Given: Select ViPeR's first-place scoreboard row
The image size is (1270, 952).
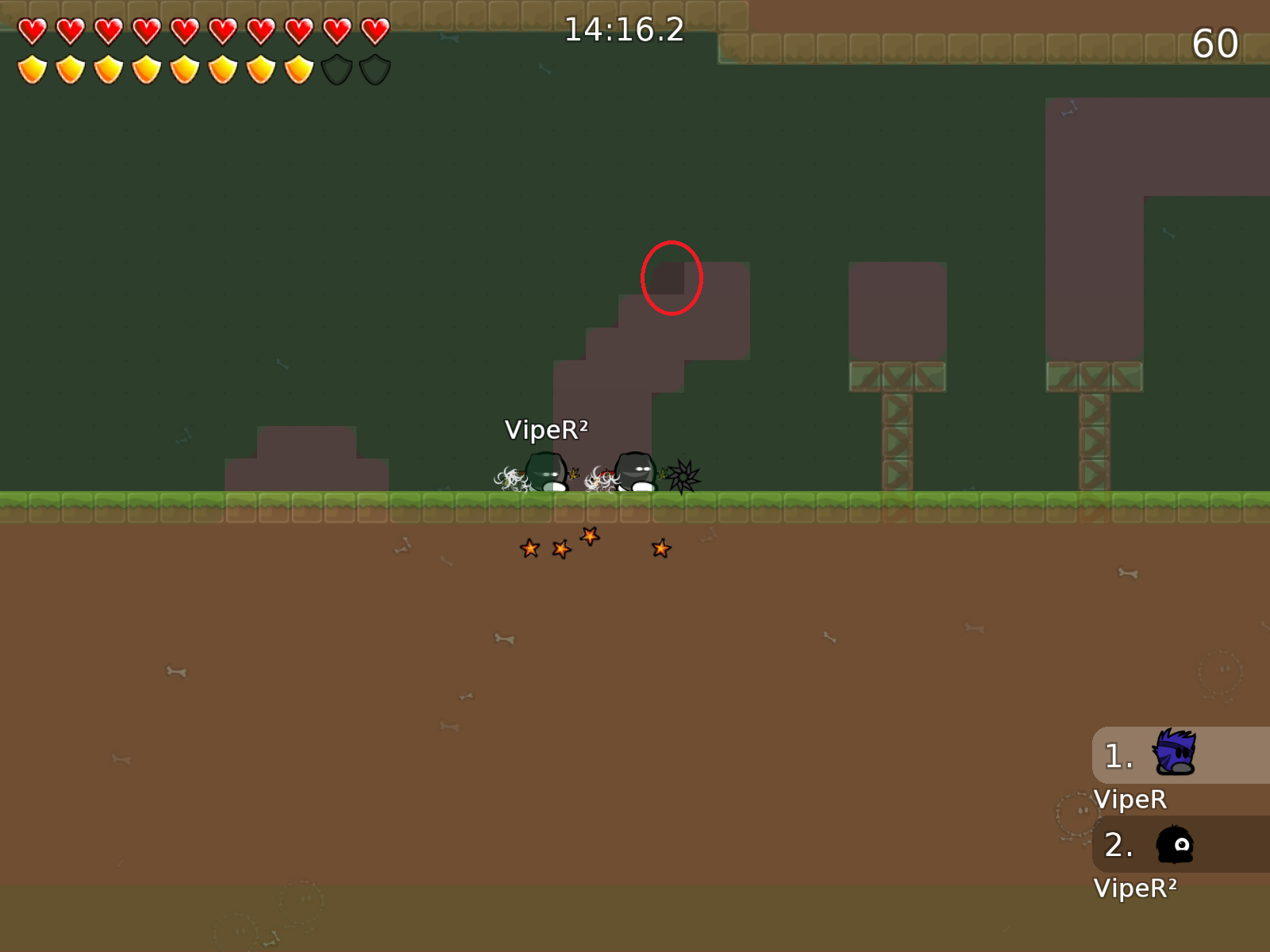Looking at the screenshot, I should coord(1180,755).
